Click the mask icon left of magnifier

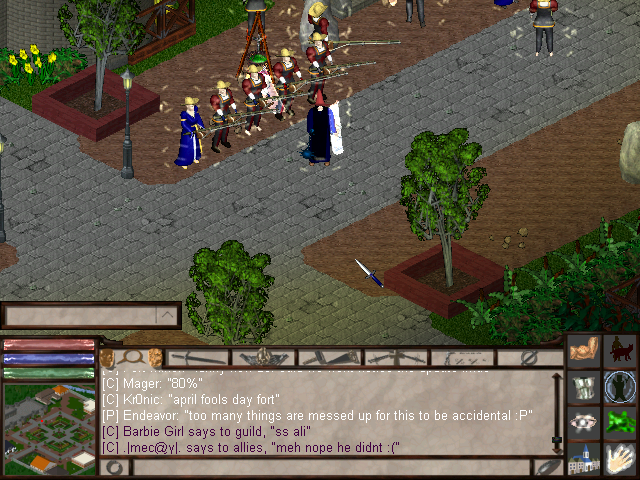click(107, 357)
